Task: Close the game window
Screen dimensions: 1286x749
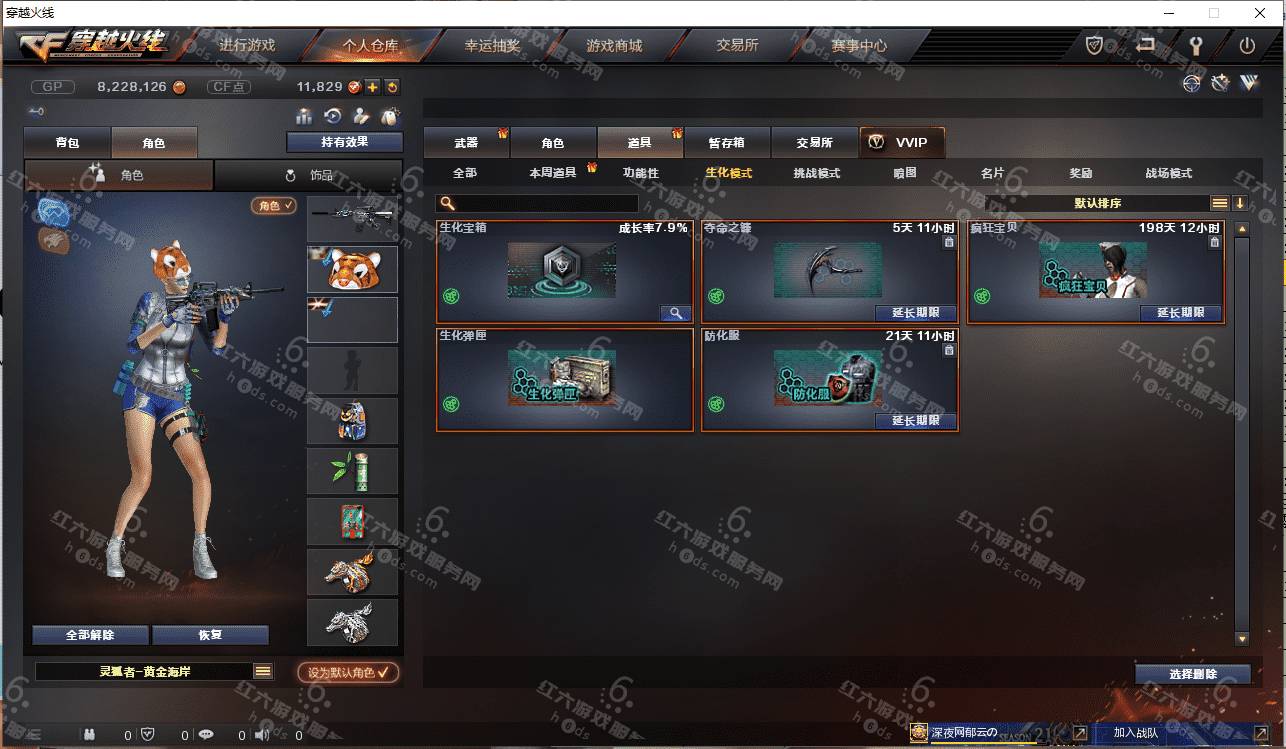Action: coord(1260,13)
